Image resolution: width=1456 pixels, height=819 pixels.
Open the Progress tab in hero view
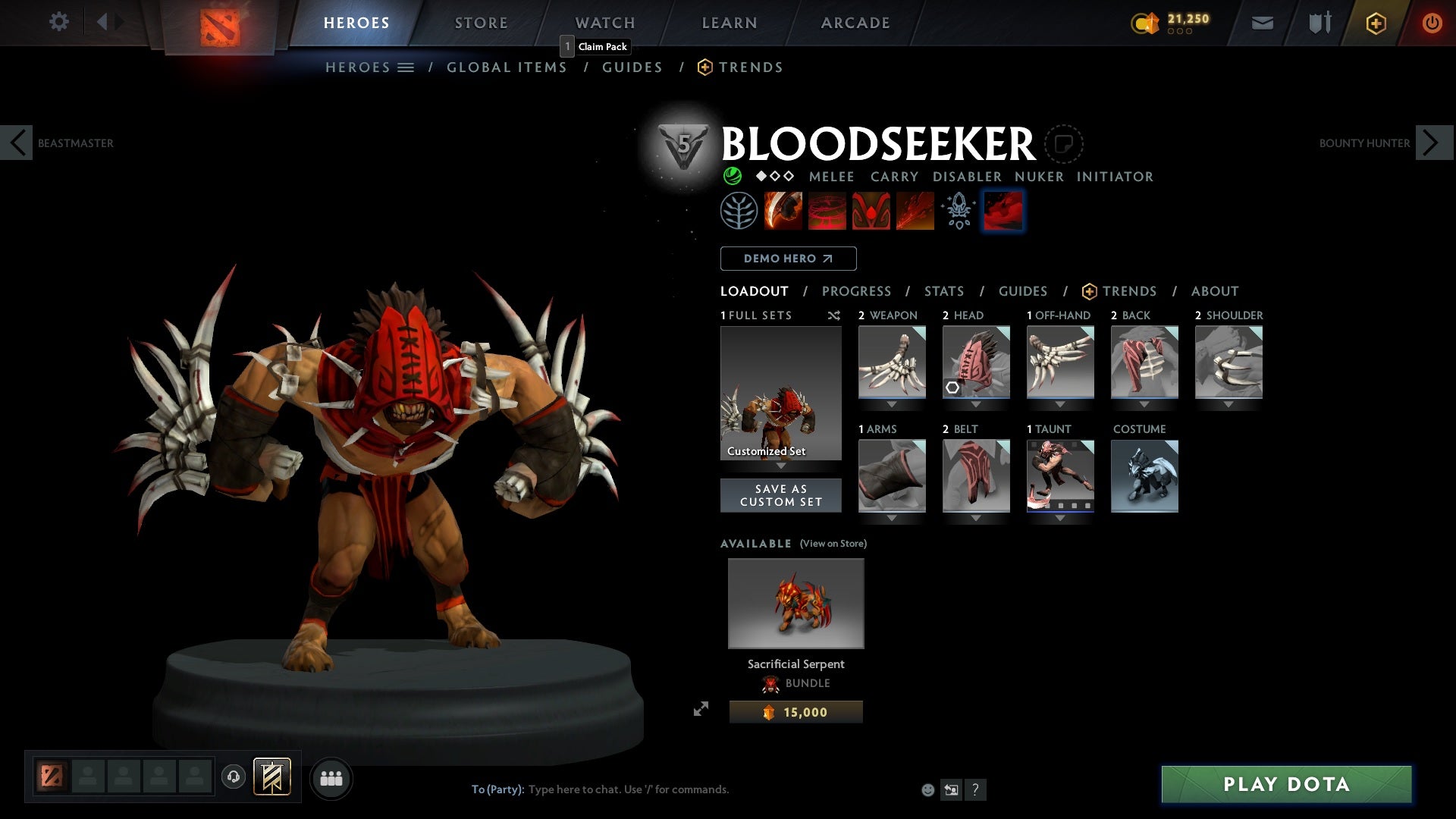[857, 291]
